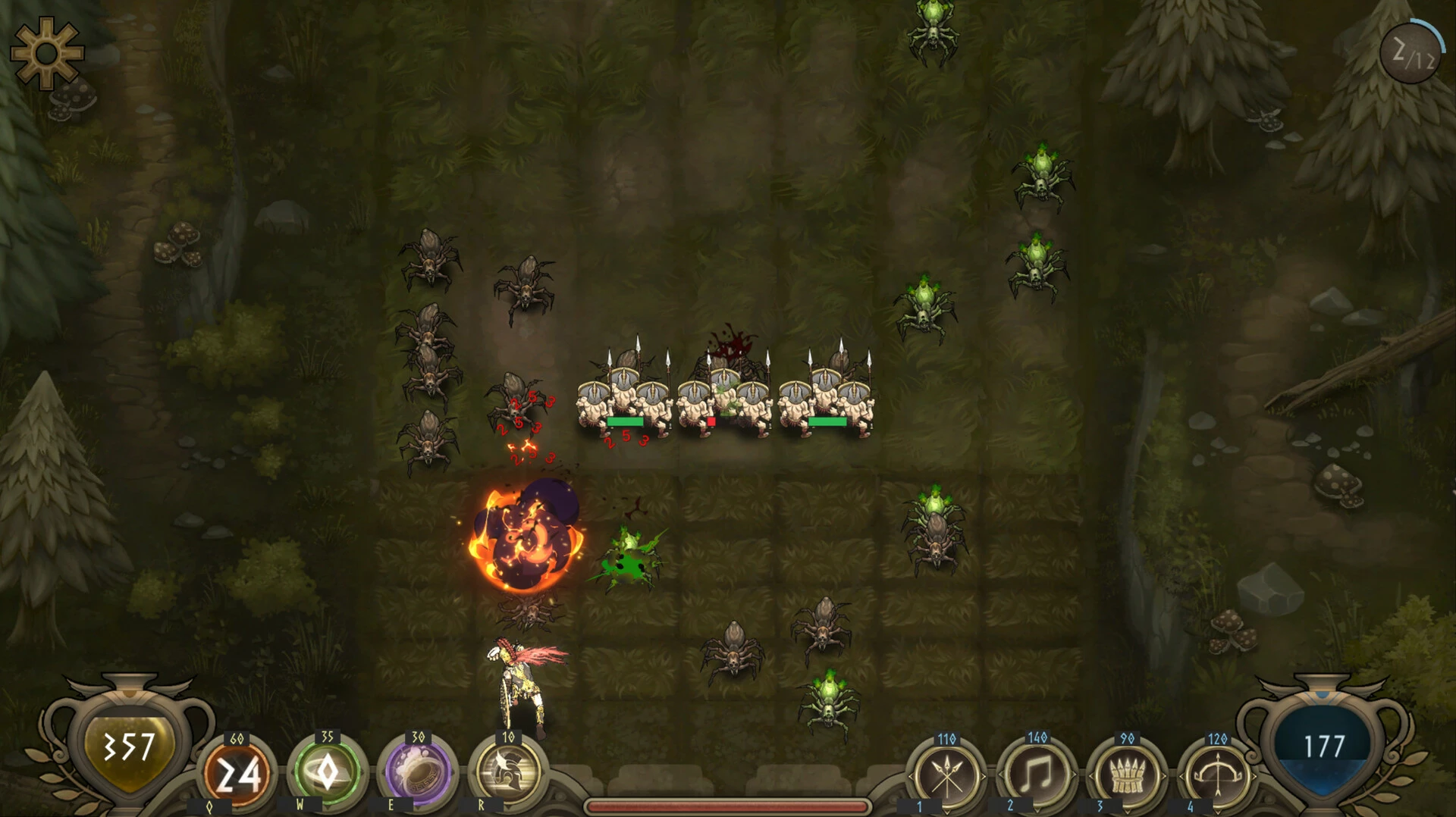The width and height of the screenshot is (1456, 817).
Task: Open the gear settings menu
Action: click(x=46, y=53)
